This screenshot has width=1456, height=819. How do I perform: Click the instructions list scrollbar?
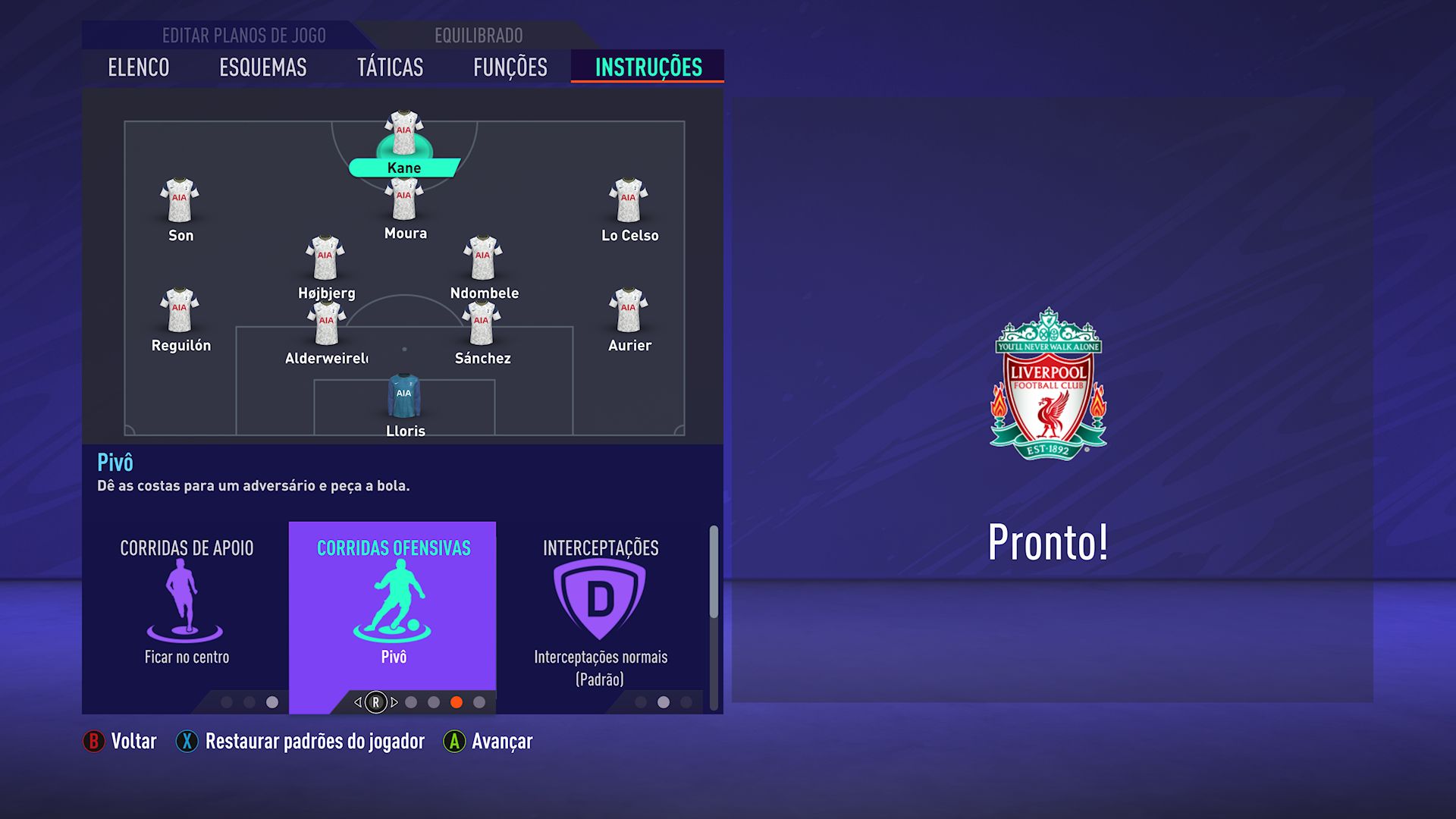714,573
